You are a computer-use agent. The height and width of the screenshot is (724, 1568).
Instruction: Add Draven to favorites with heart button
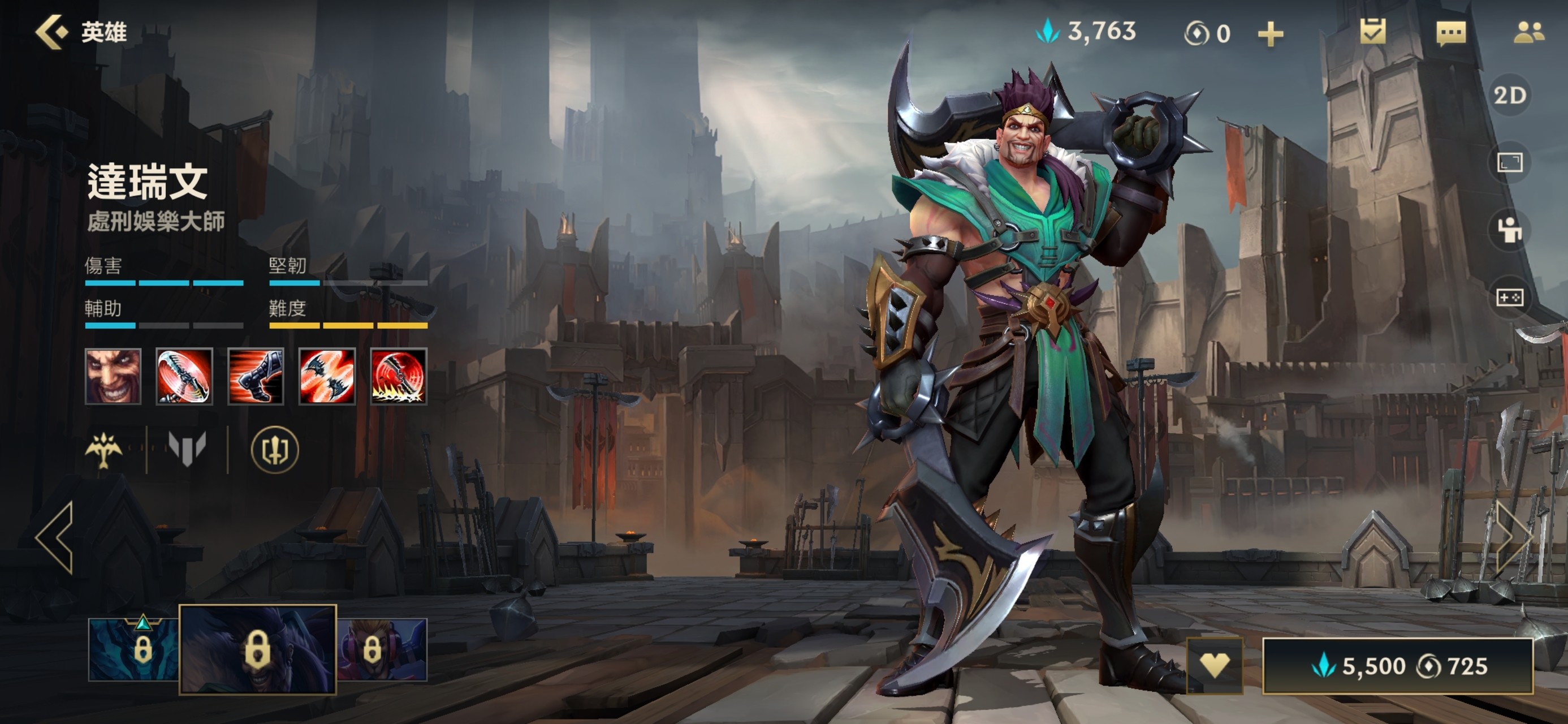point(1215,665)
